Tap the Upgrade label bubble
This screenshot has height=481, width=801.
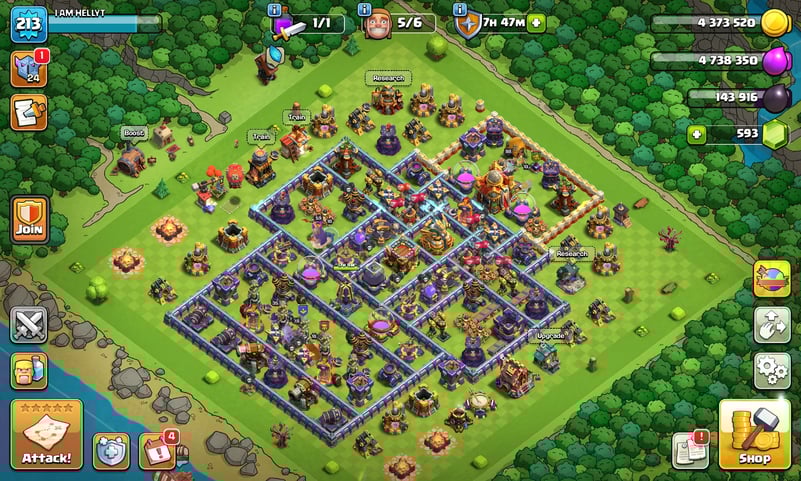(x=548, y=336)
